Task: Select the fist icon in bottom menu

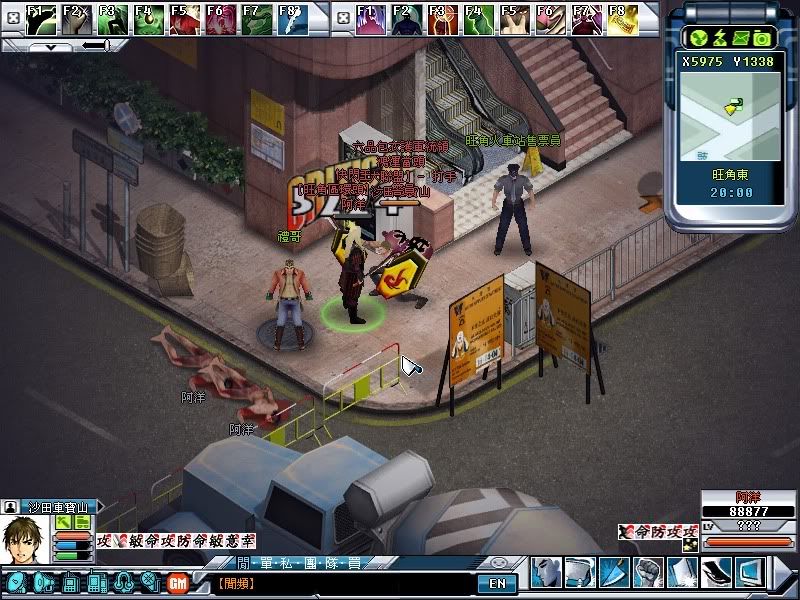Action: (649, 572)
